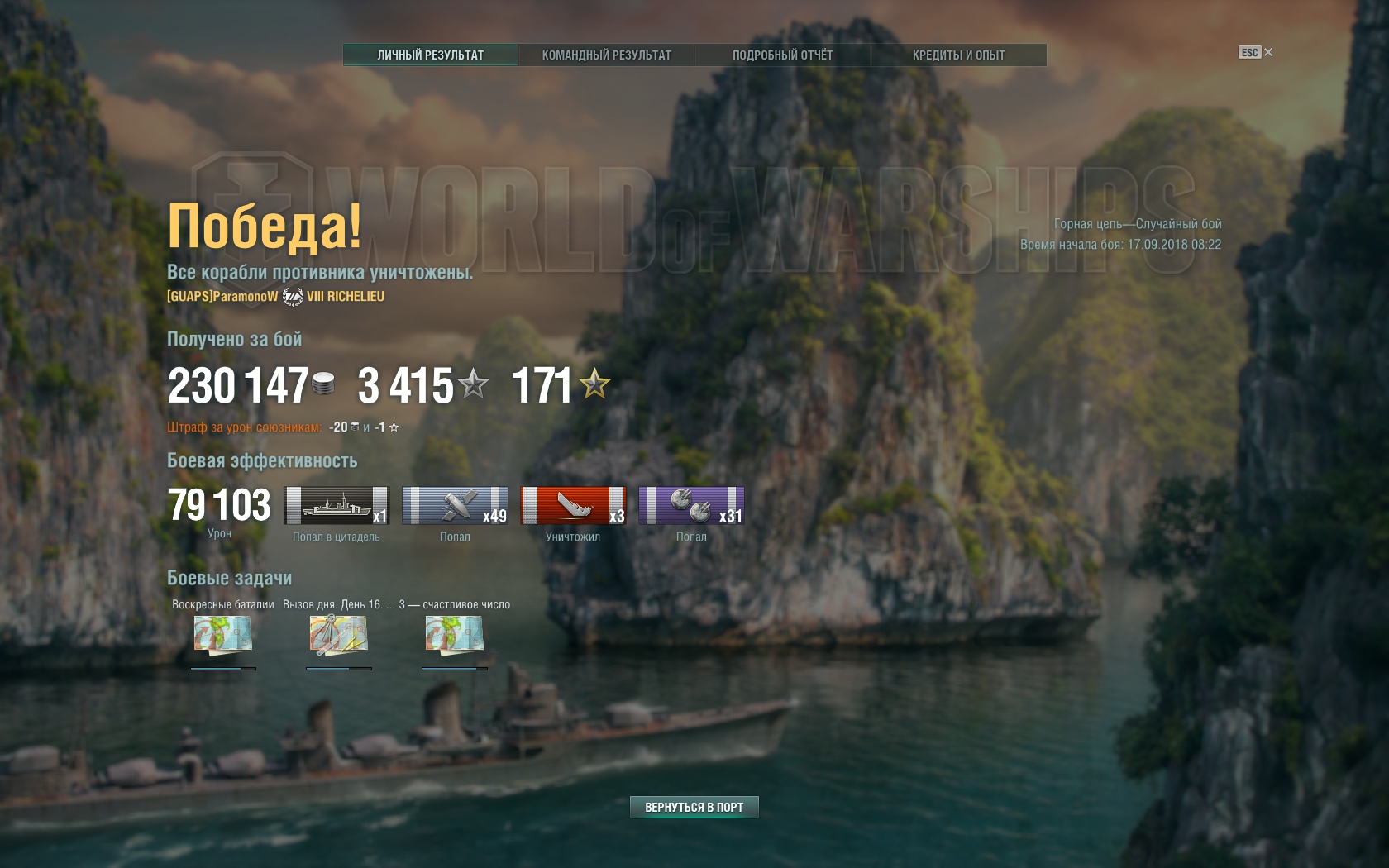Click the red destroyed ships ribbon x3

pyautogui.click(x=573, y=506)
